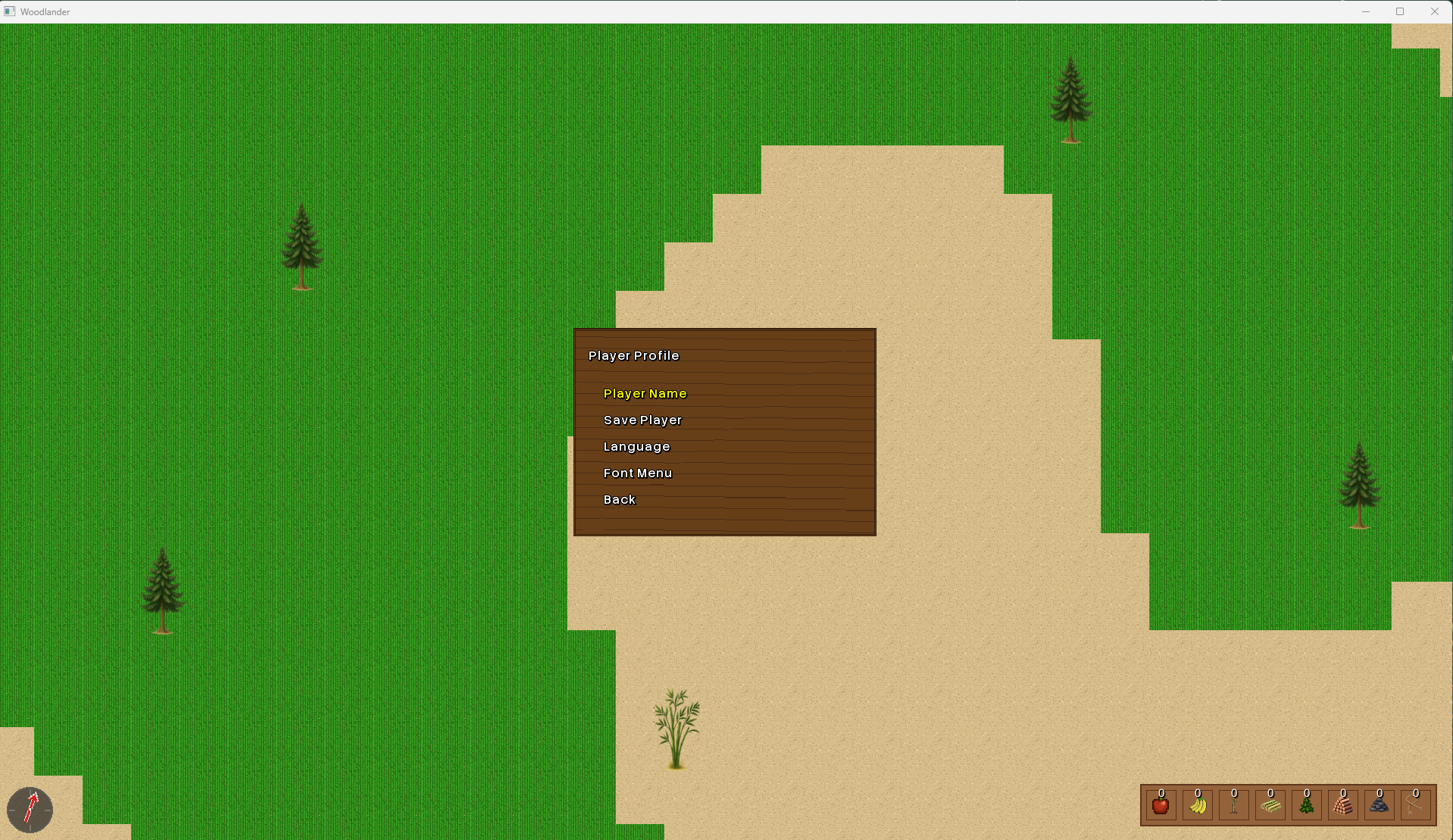Select the log pile inventory slot

[x=1343, y=807]
